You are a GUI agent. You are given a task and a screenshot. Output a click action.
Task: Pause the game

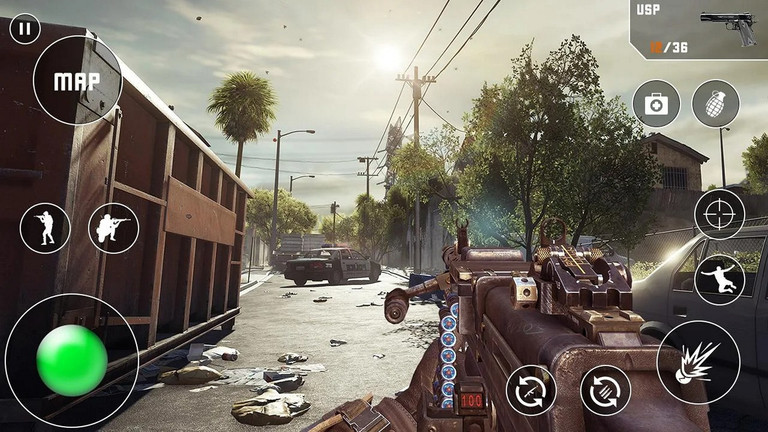click(24, 28)
